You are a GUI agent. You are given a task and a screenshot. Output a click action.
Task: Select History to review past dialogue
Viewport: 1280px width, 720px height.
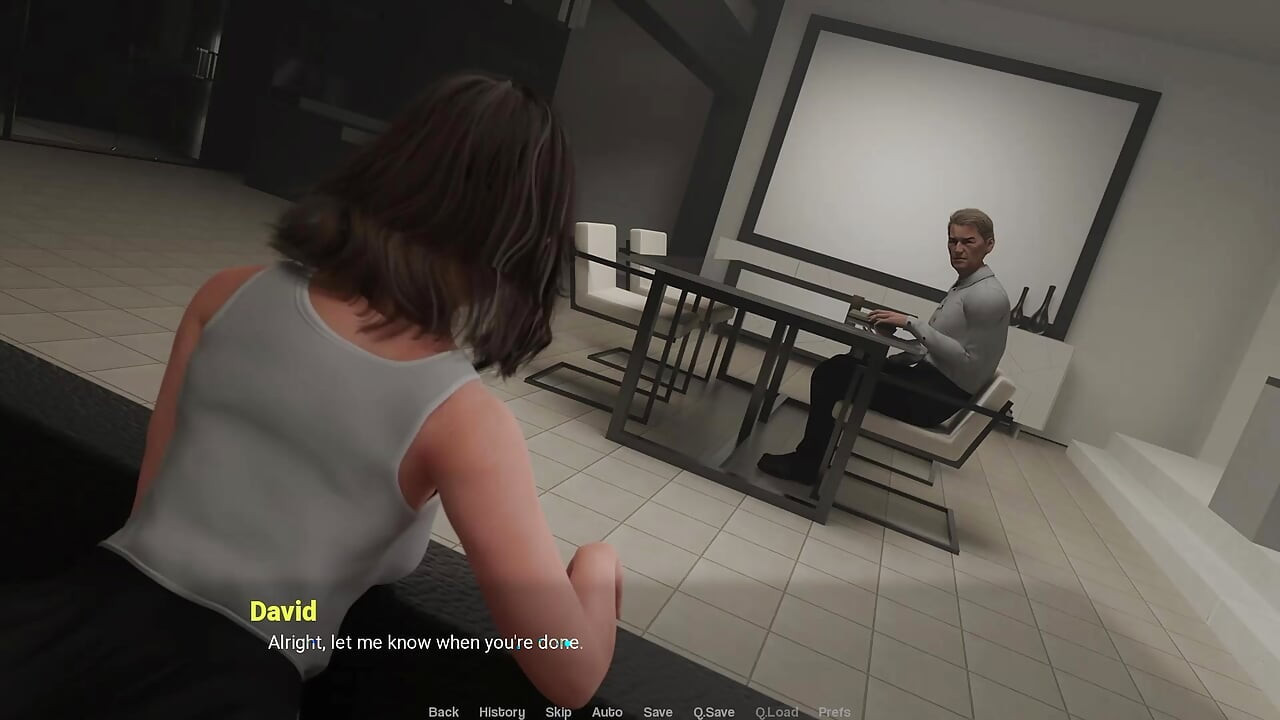501,712
